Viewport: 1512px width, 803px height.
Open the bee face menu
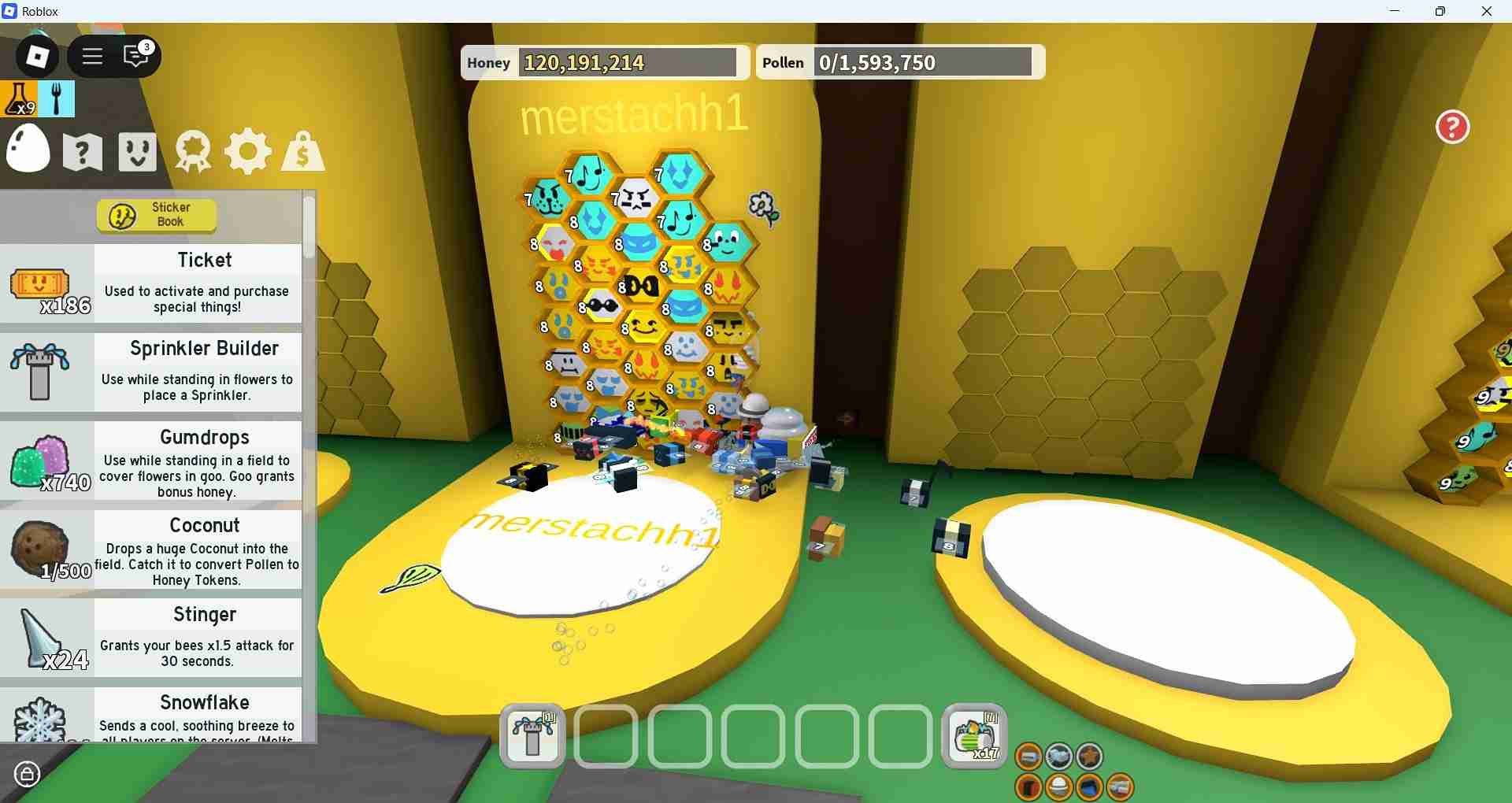click(x=136, y=151)
